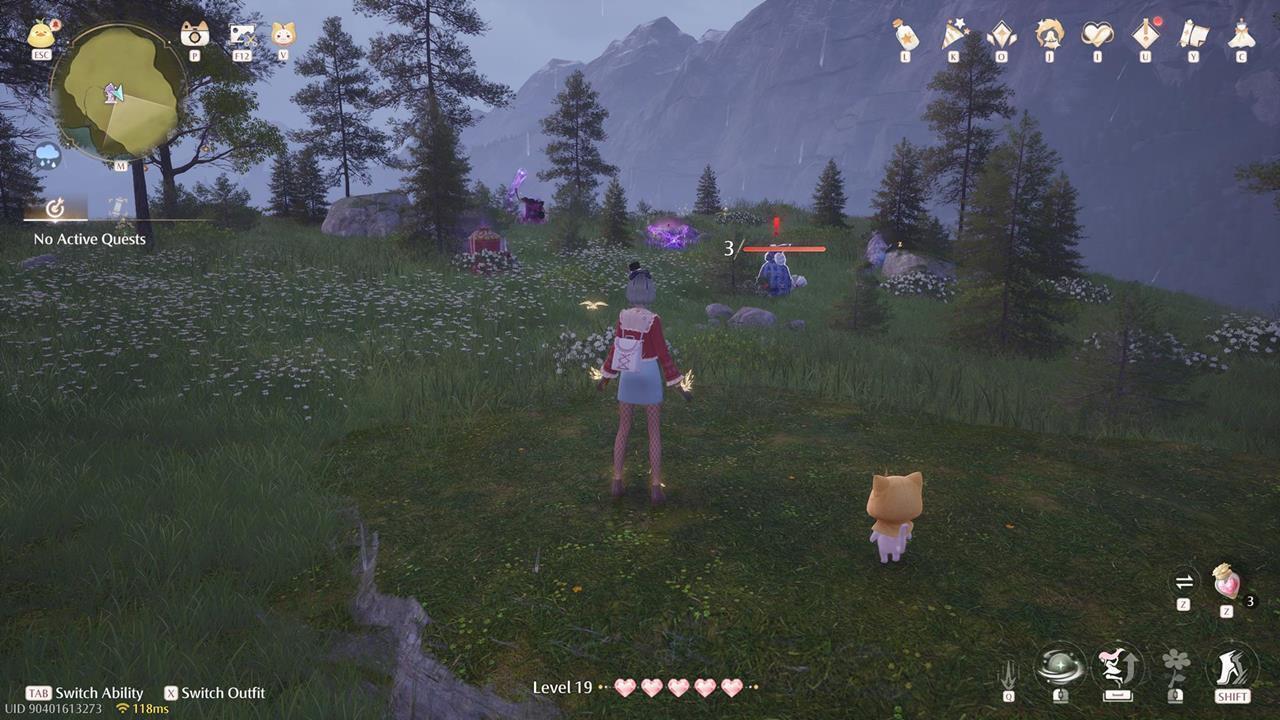Click the party popper surprise icon

tap(953, 32)
